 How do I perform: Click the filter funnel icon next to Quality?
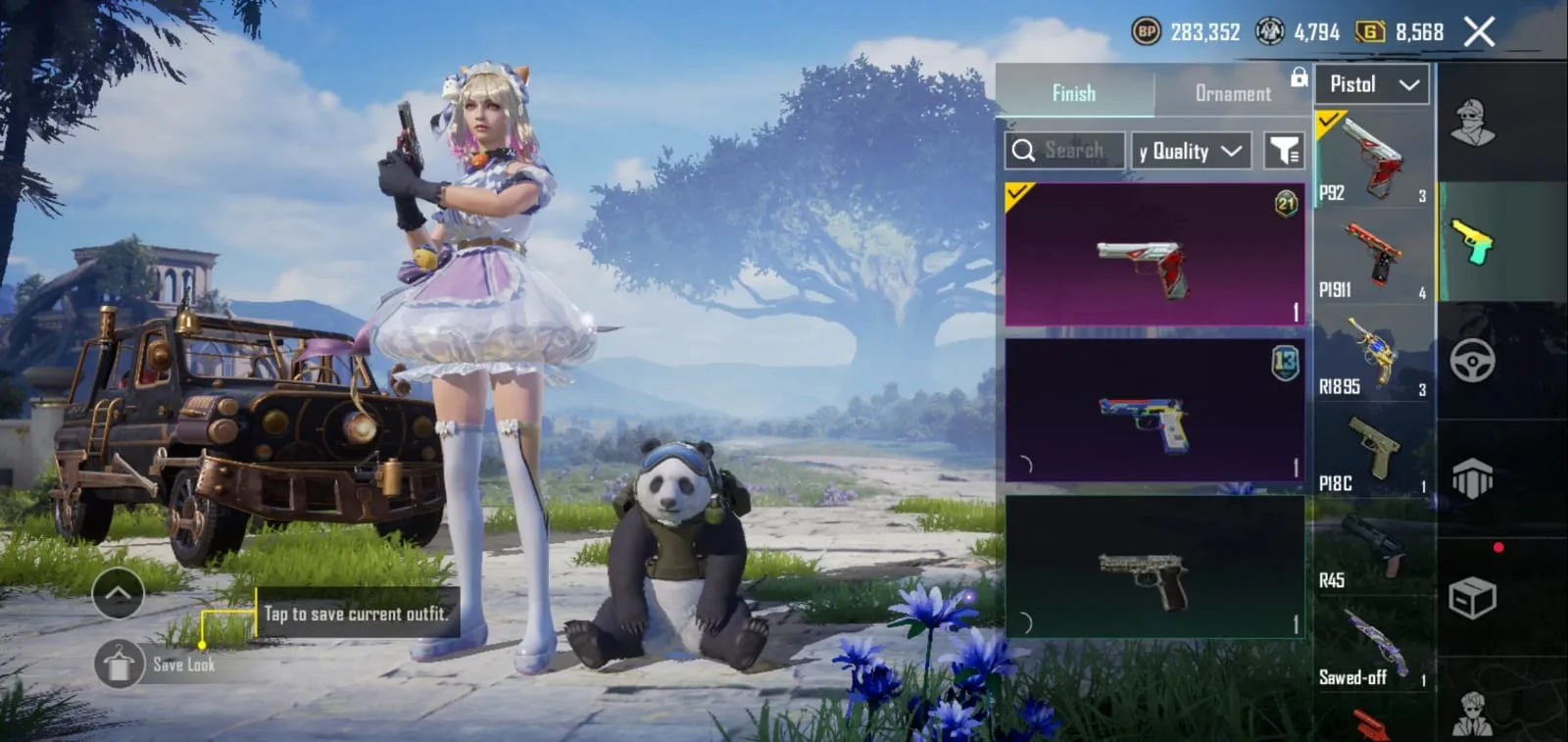coord(1286,150)
